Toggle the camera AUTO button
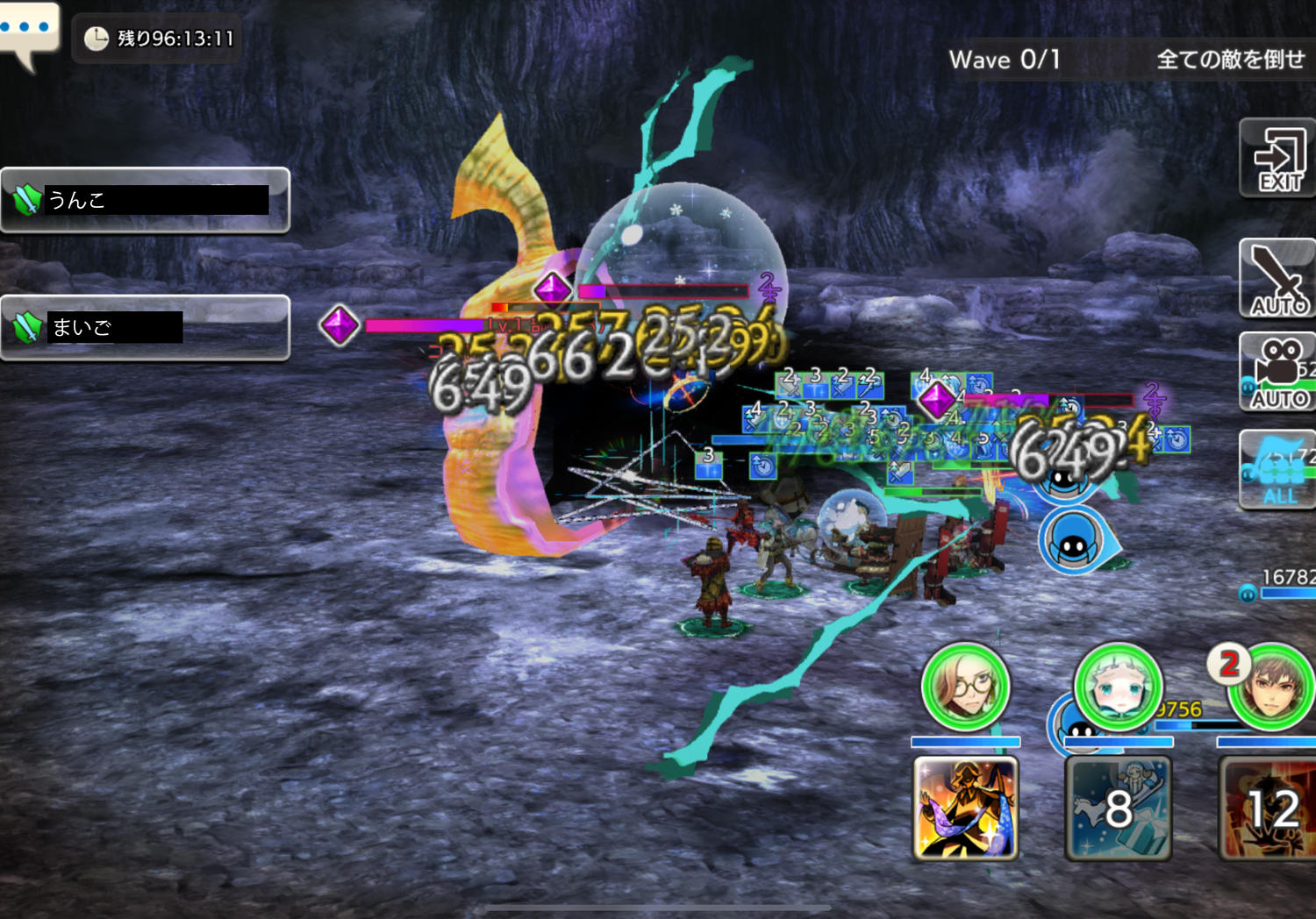The width and height of the screenshot is (1316, 919). click(x=1279, y=372)
